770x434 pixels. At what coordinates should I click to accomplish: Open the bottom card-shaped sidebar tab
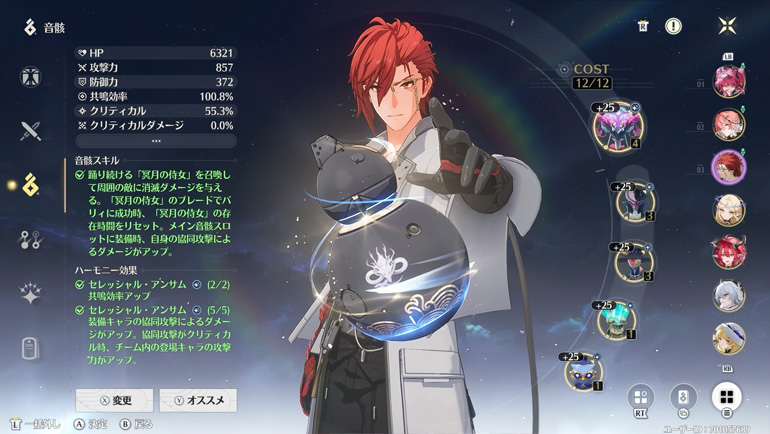click(30, 347)
